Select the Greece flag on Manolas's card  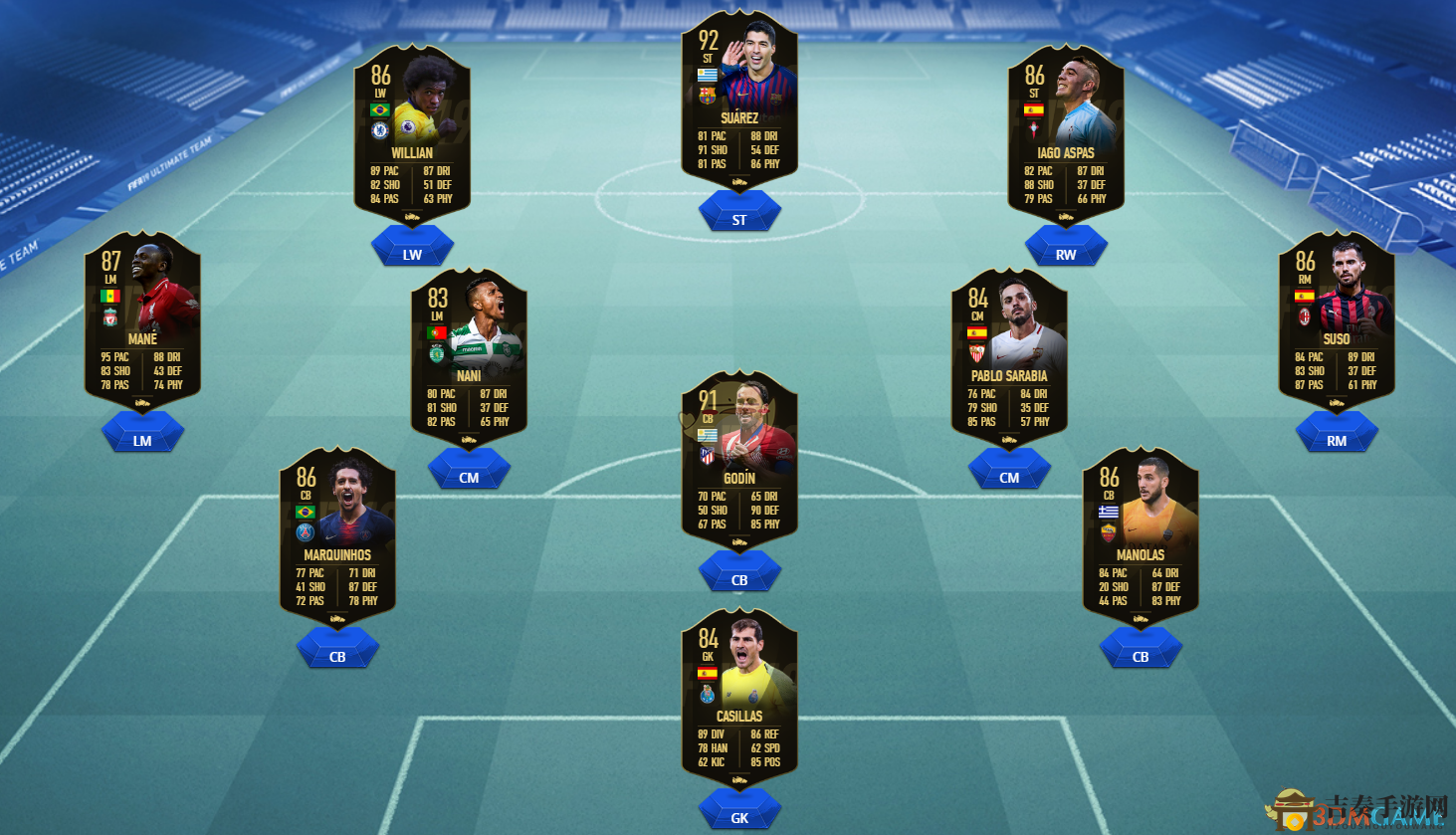pyautogui.click(x=1111, y=512)
